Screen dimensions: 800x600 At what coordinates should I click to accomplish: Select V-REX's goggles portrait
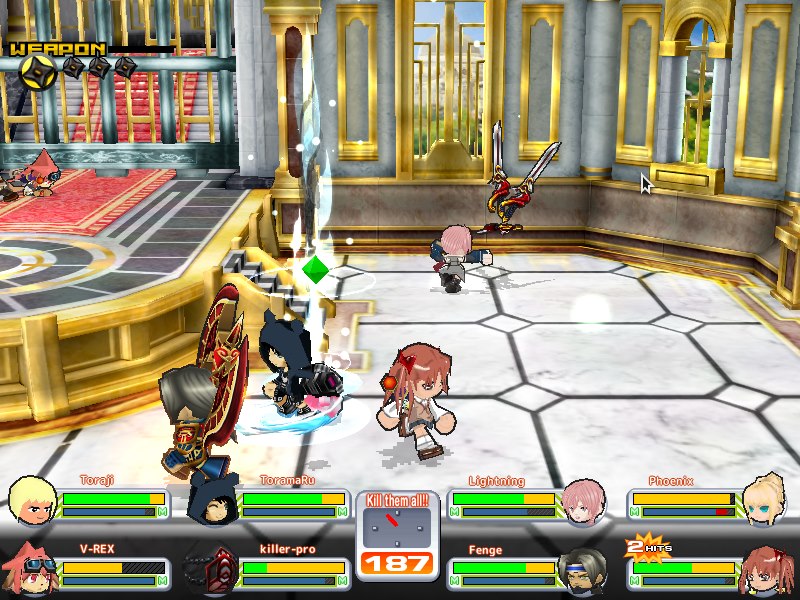coord(30,570)
